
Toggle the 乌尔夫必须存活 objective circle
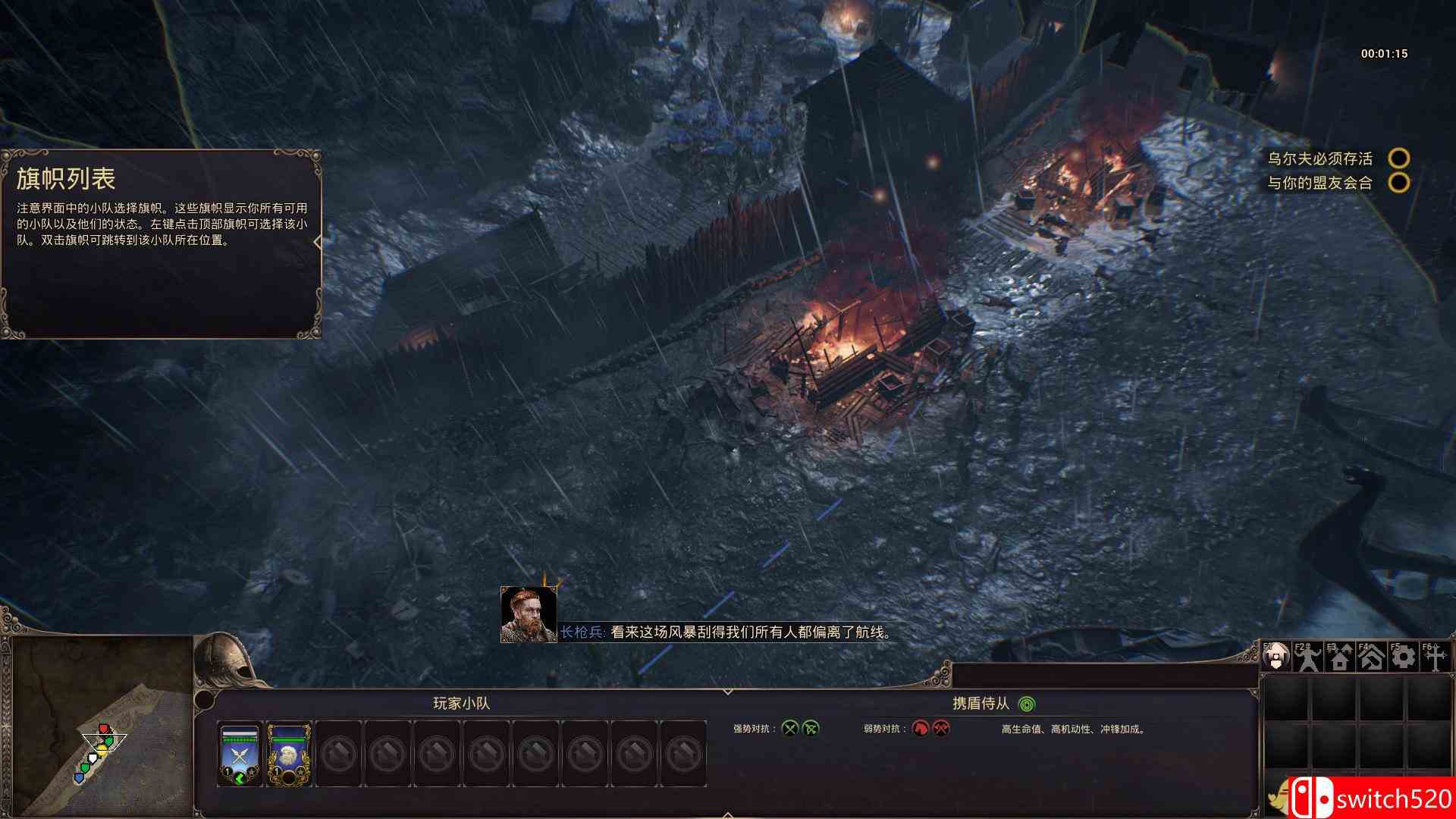coord(1399,158)
